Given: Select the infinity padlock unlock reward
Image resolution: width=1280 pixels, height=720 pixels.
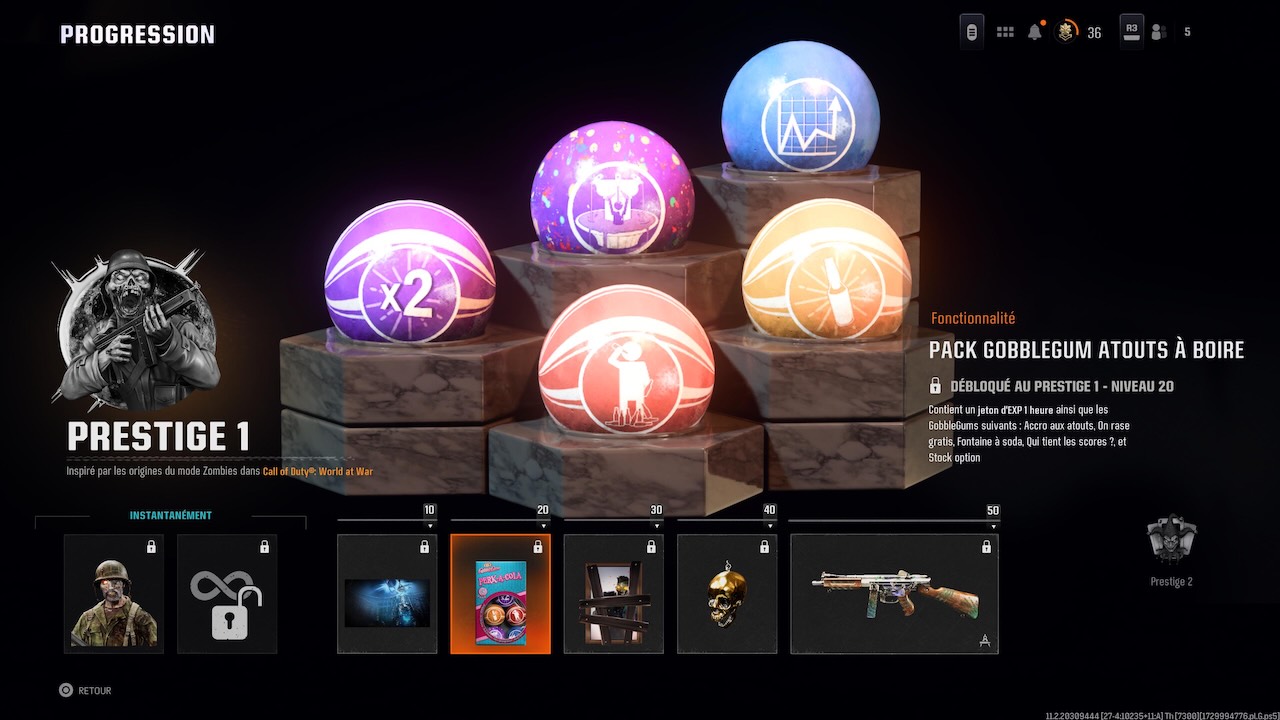Looking at the screenshot, I should click(x=227, y=593).
